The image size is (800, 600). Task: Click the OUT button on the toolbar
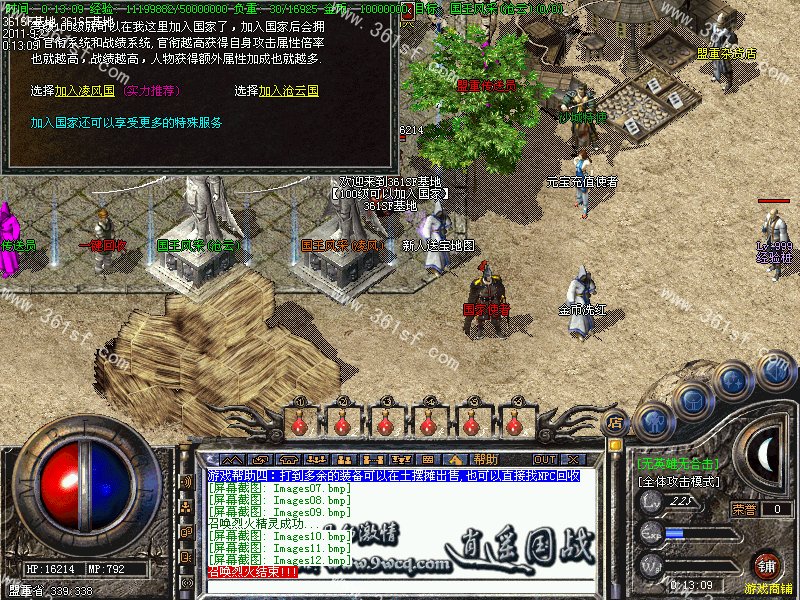[x=544, y=459]
